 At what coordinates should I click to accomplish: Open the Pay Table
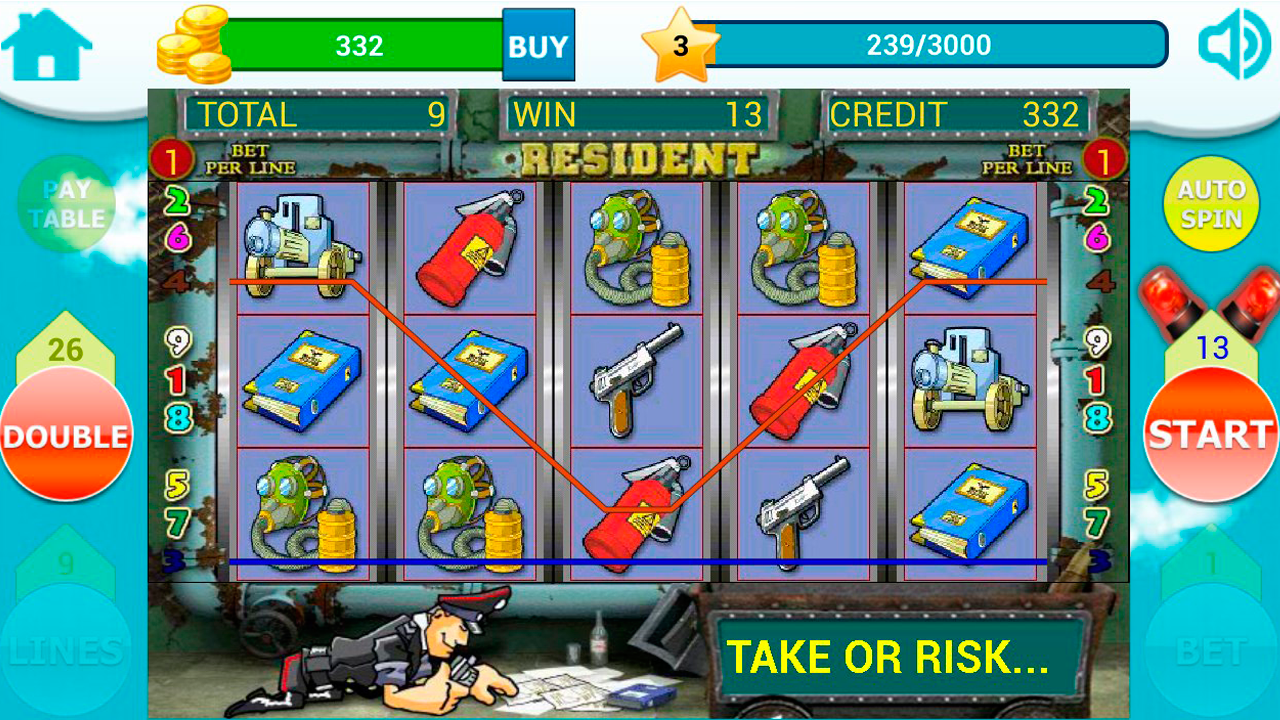pyautogui.click(x=67, y=204)
